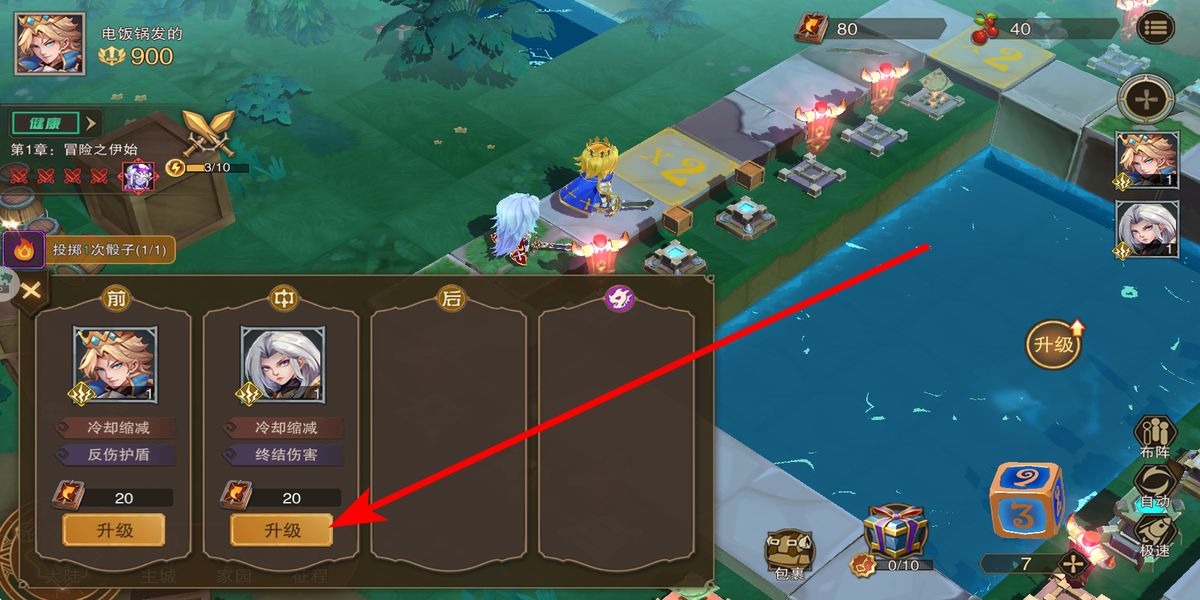The image size is (1200, 600).
Task: Open the 投掷1次骰子 quest tracker
Action: (x=92, y=249)
